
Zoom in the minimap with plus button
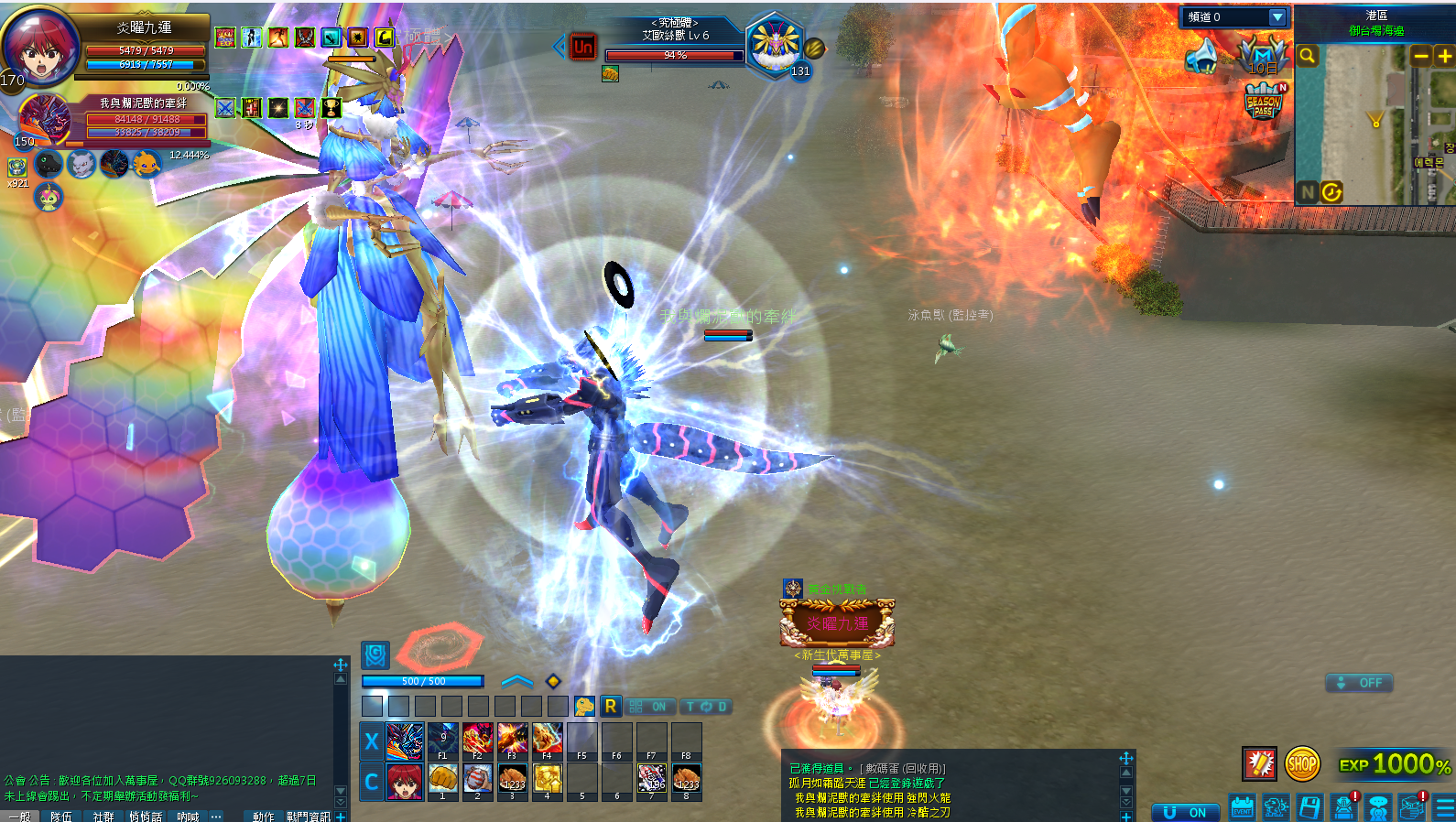(1445, 56)
